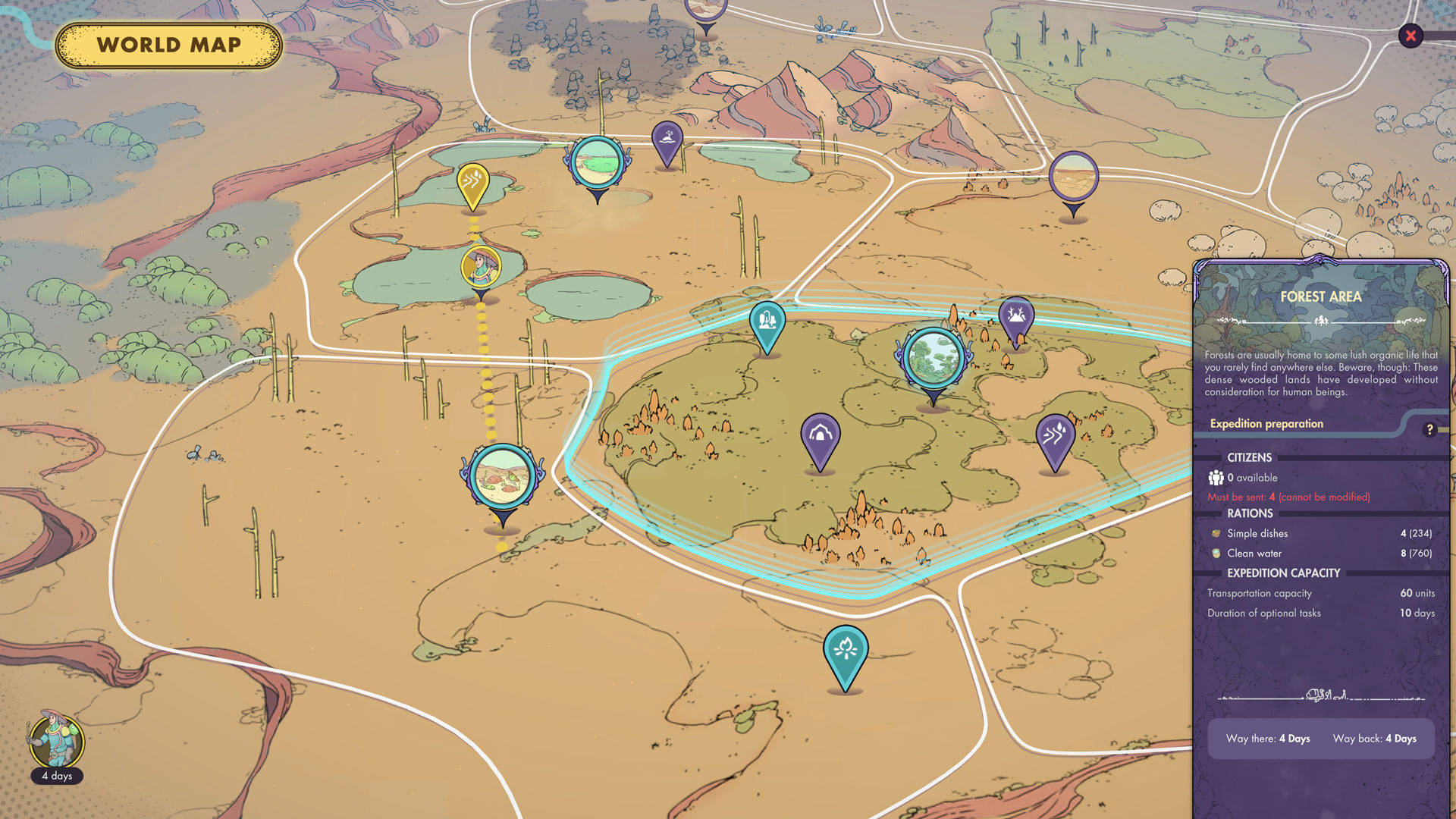
Task: Select the yellow river marker pin
Action: (x=473, y=183)
